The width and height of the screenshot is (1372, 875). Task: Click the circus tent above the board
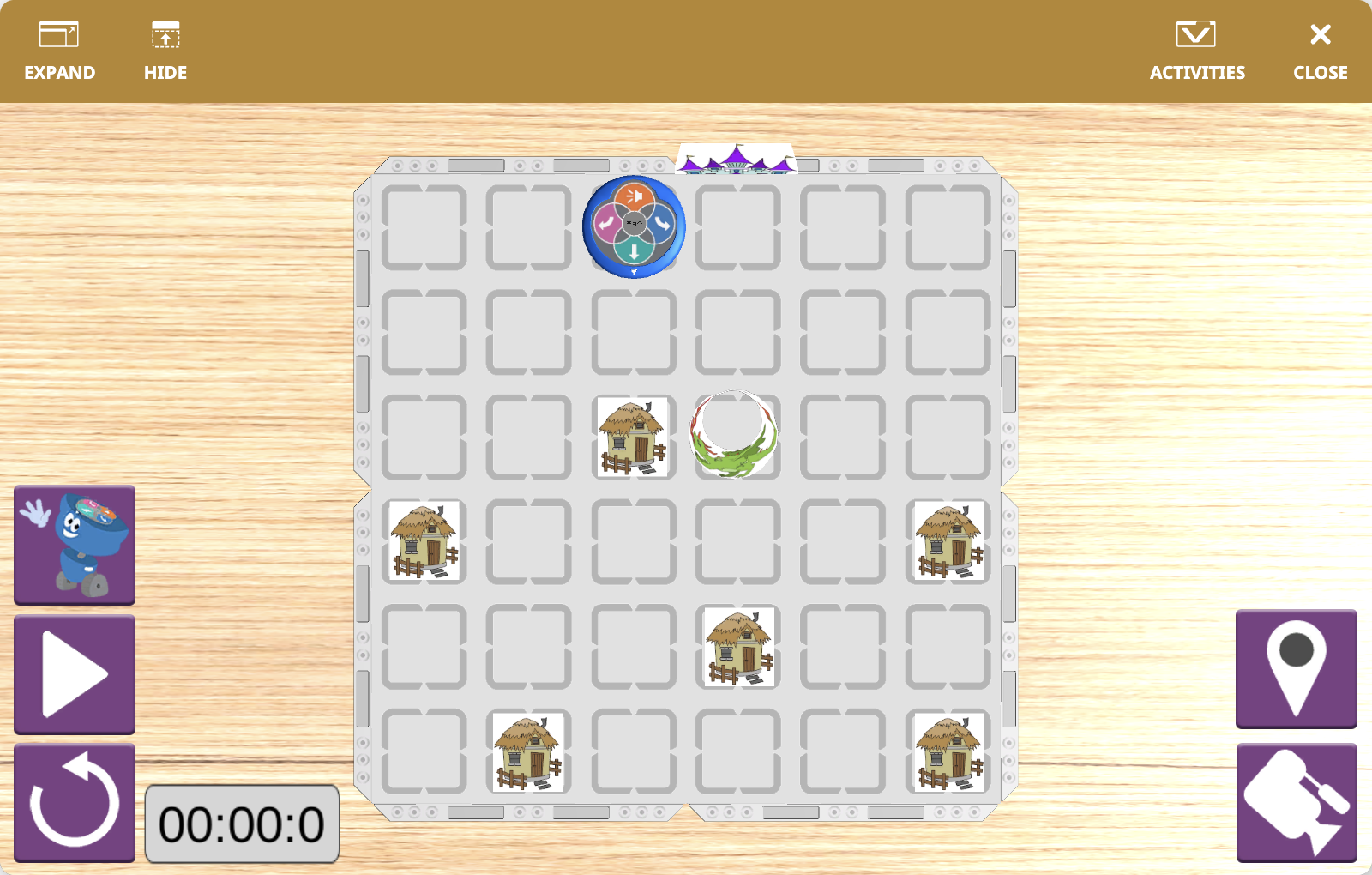coord(736,161)
